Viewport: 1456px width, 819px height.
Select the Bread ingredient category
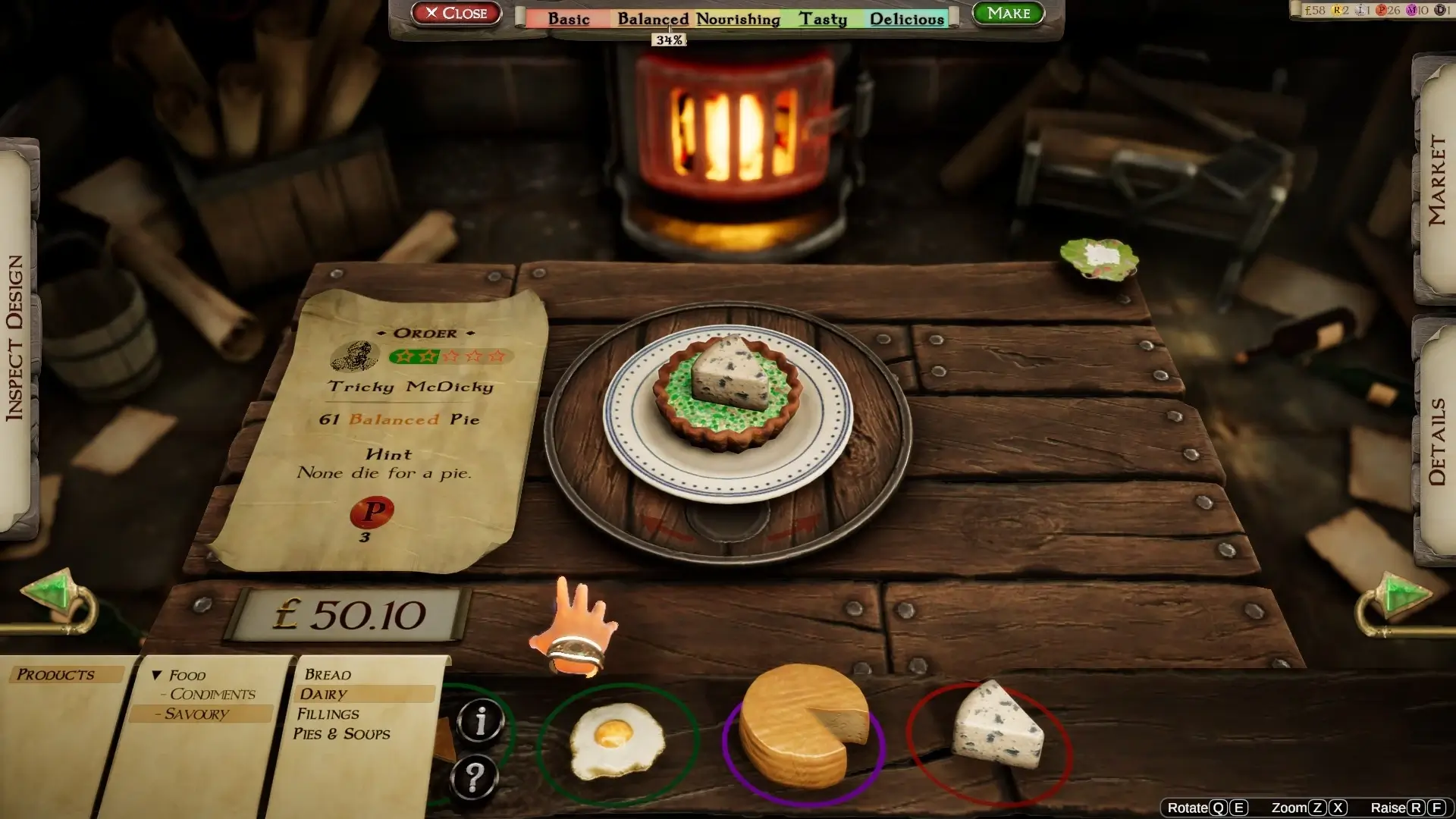(x=328, y=674)
